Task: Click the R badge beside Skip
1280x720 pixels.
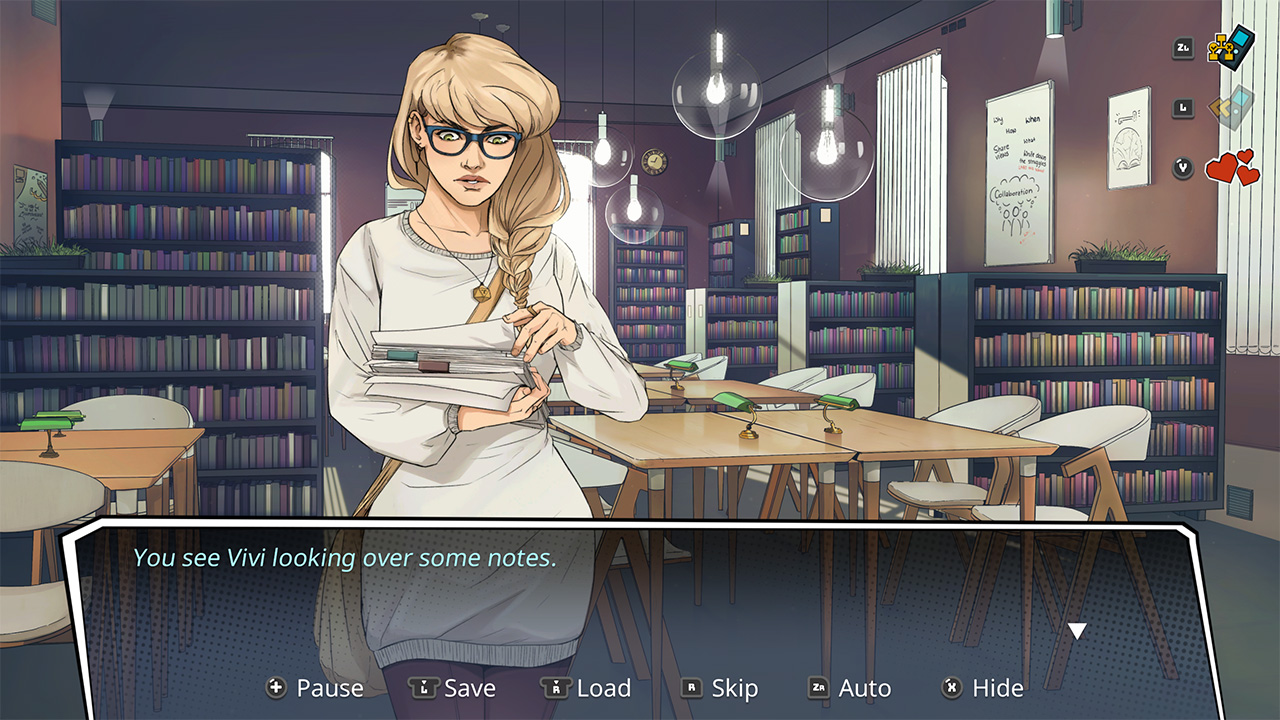Action: pos(692,688)
